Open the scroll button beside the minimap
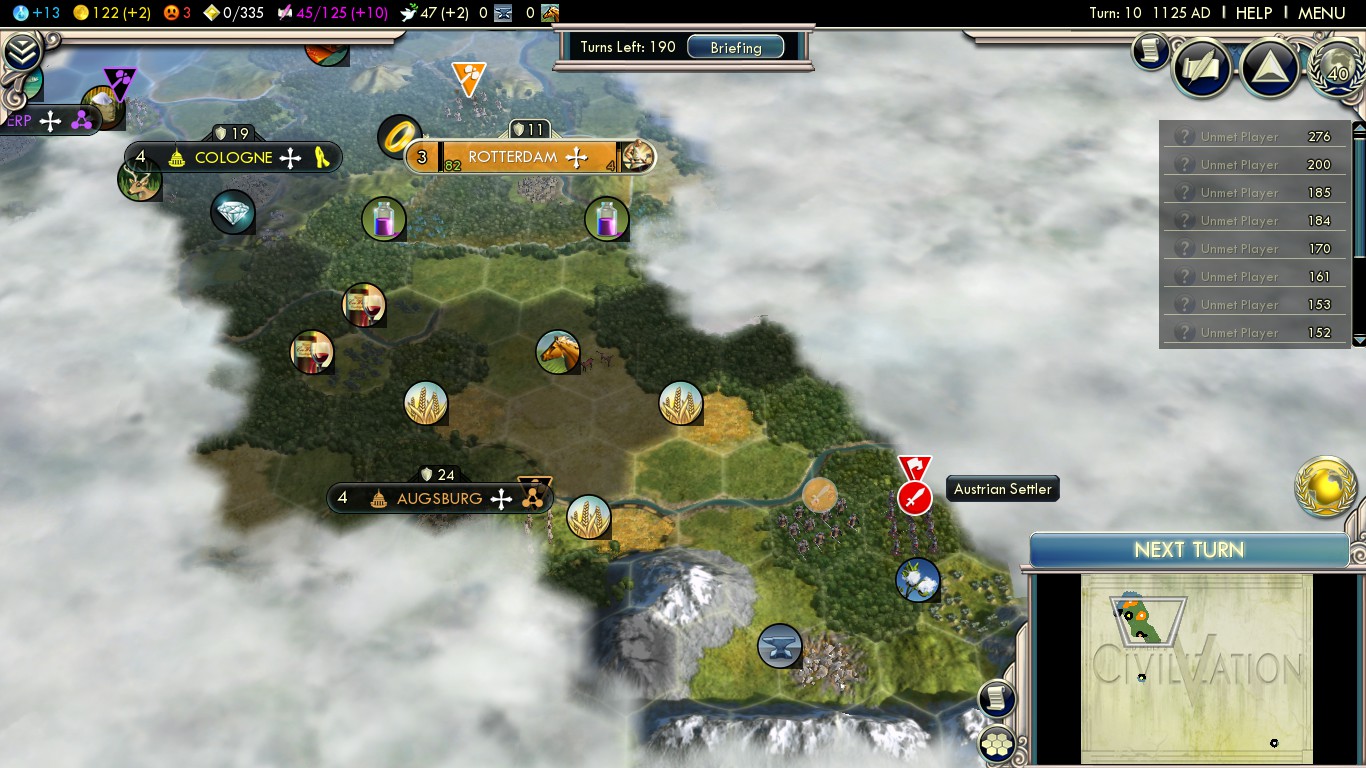Image resolution: width=1366 pixels, height=768 pixels. tap(997, 698)
